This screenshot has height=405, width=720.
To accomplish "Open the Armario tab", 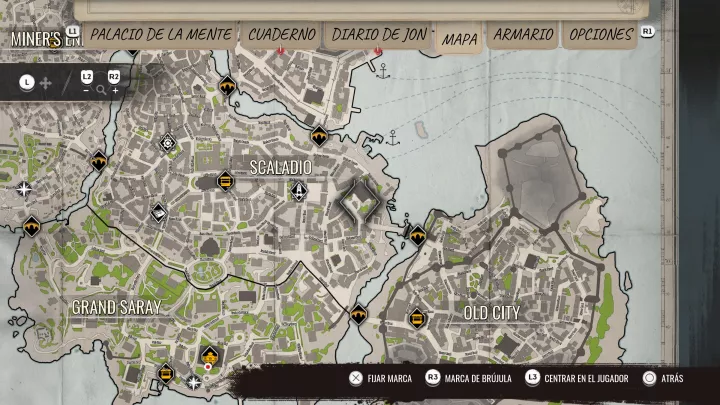I will [x=523, y=34].
